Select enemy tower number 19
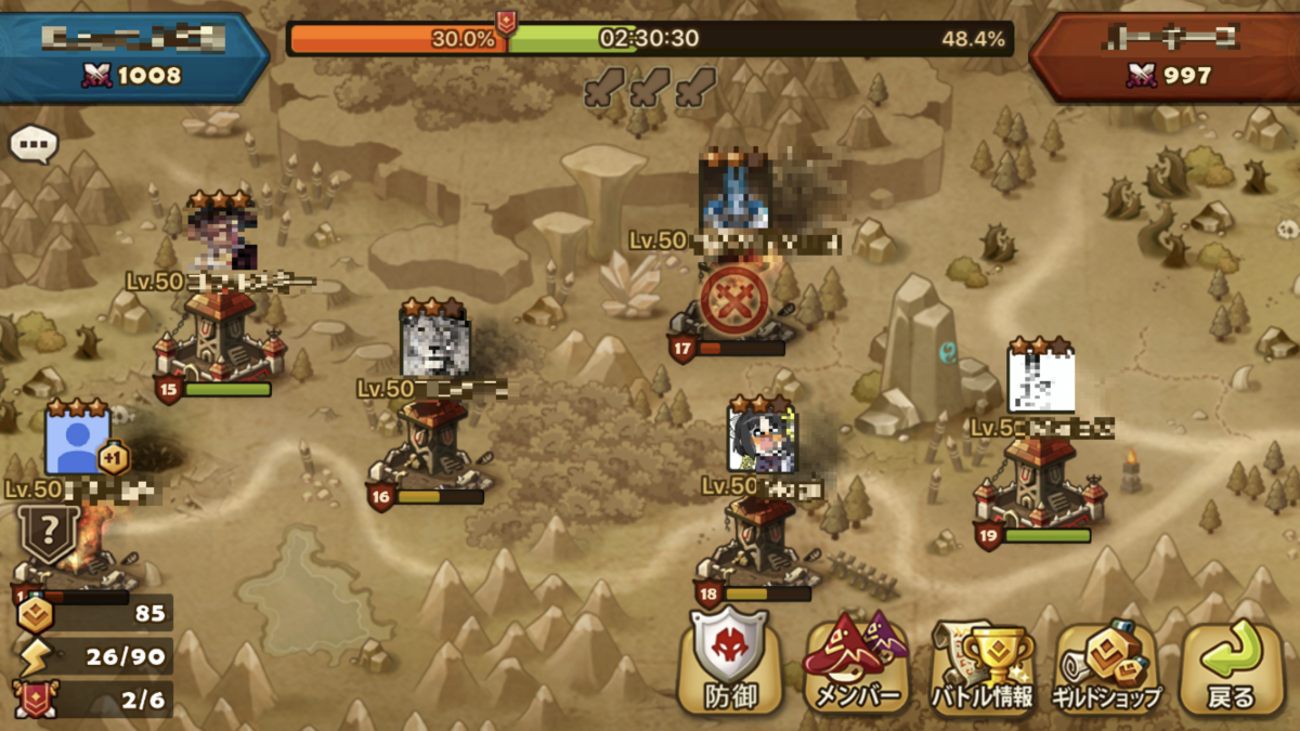The height and width of the screenshot is (731, 1300). 1040,487
